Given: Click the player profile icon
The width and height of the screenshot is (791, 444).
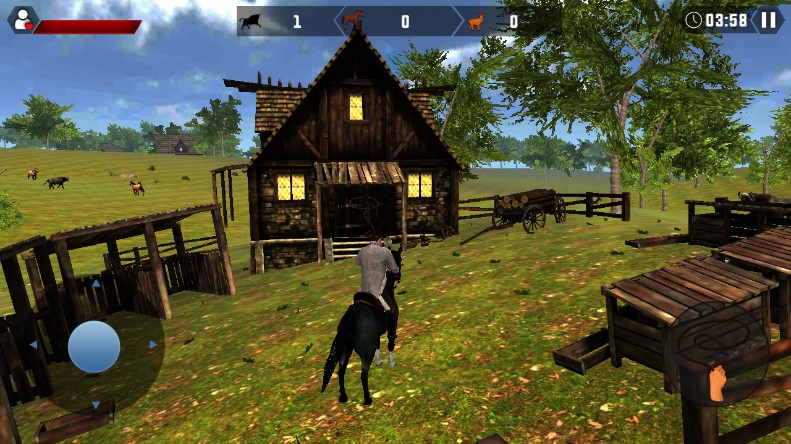Looking at the screenshot, I should click(x=21, y=19).
